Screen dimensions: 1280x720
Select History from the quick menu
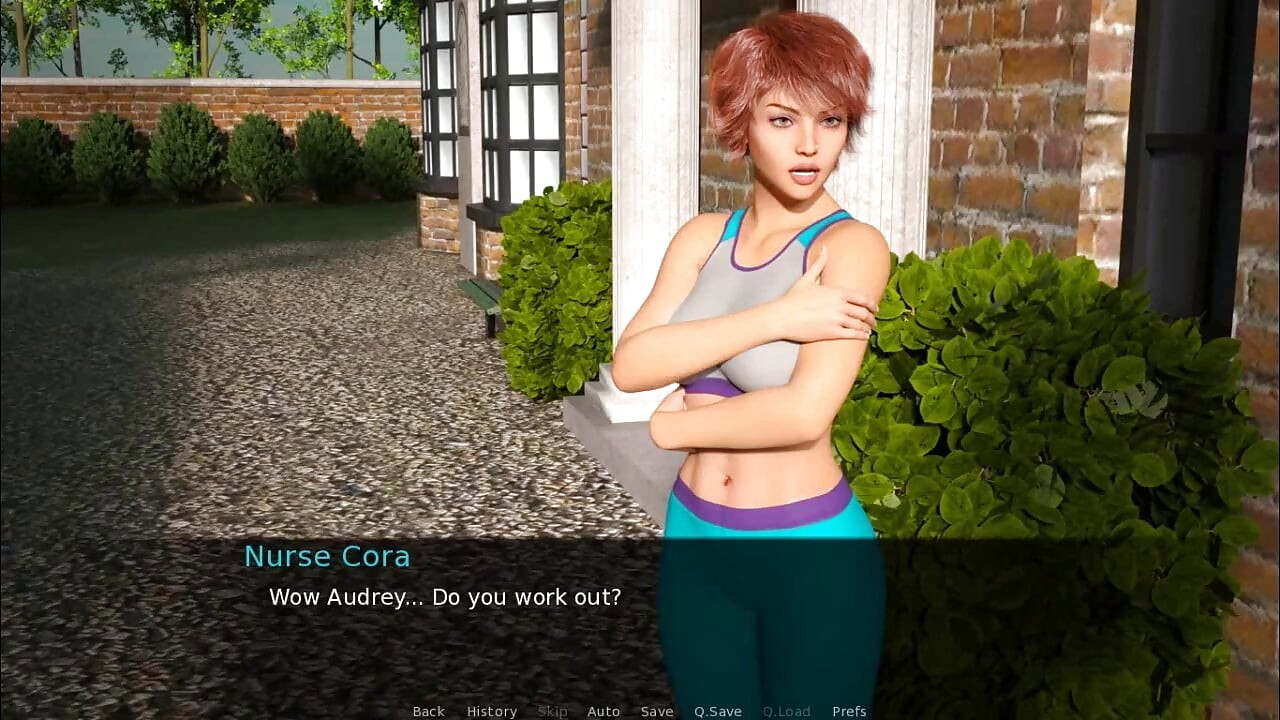point(491,711)
